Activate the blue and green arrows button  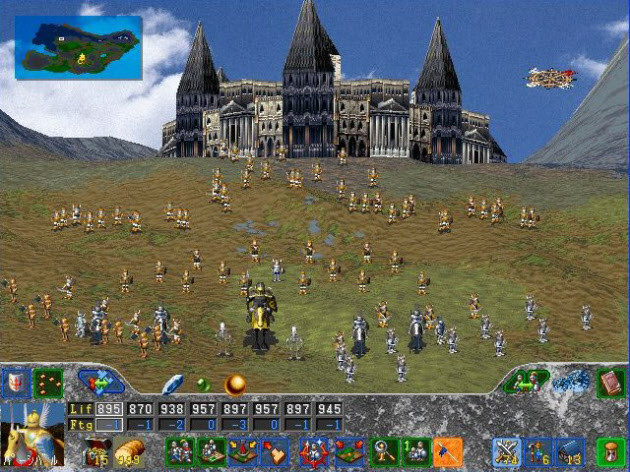(x=101, y=383)
